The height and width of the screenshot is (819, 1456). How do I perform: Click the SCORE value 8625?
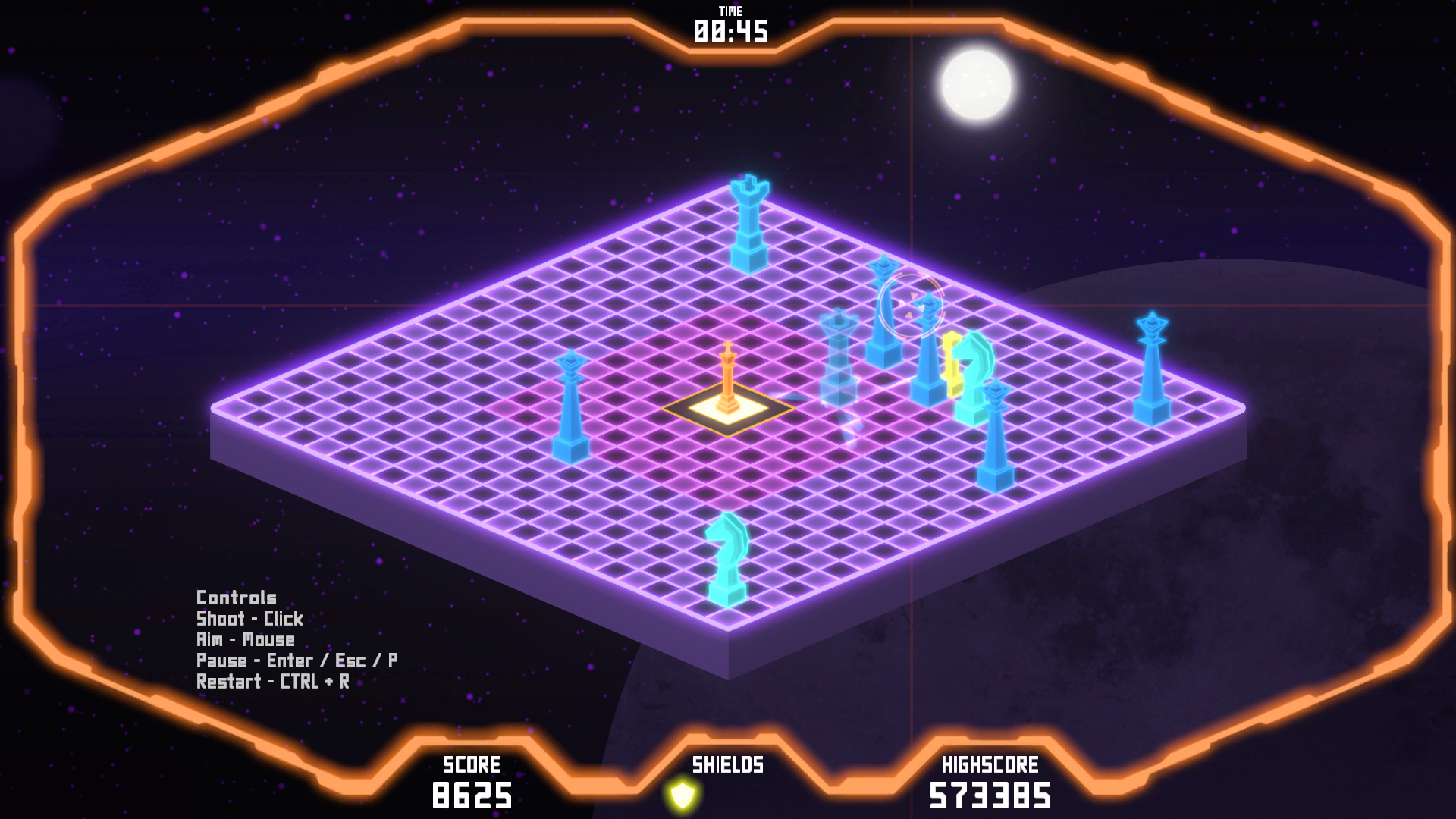473,795
